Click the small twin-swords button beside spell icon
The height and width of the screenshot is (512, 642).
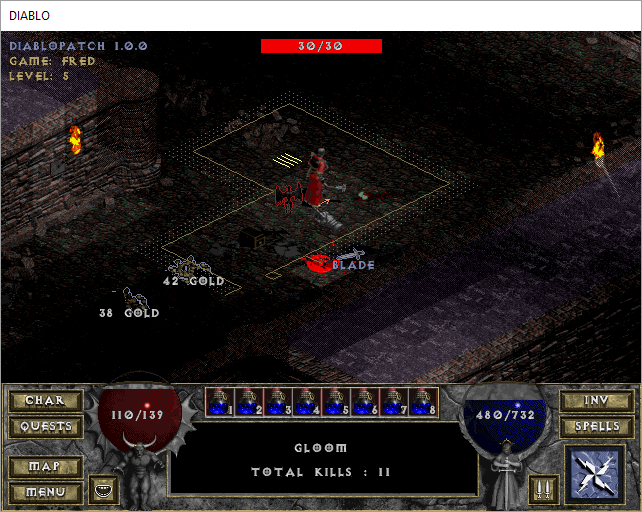(540, 489)
